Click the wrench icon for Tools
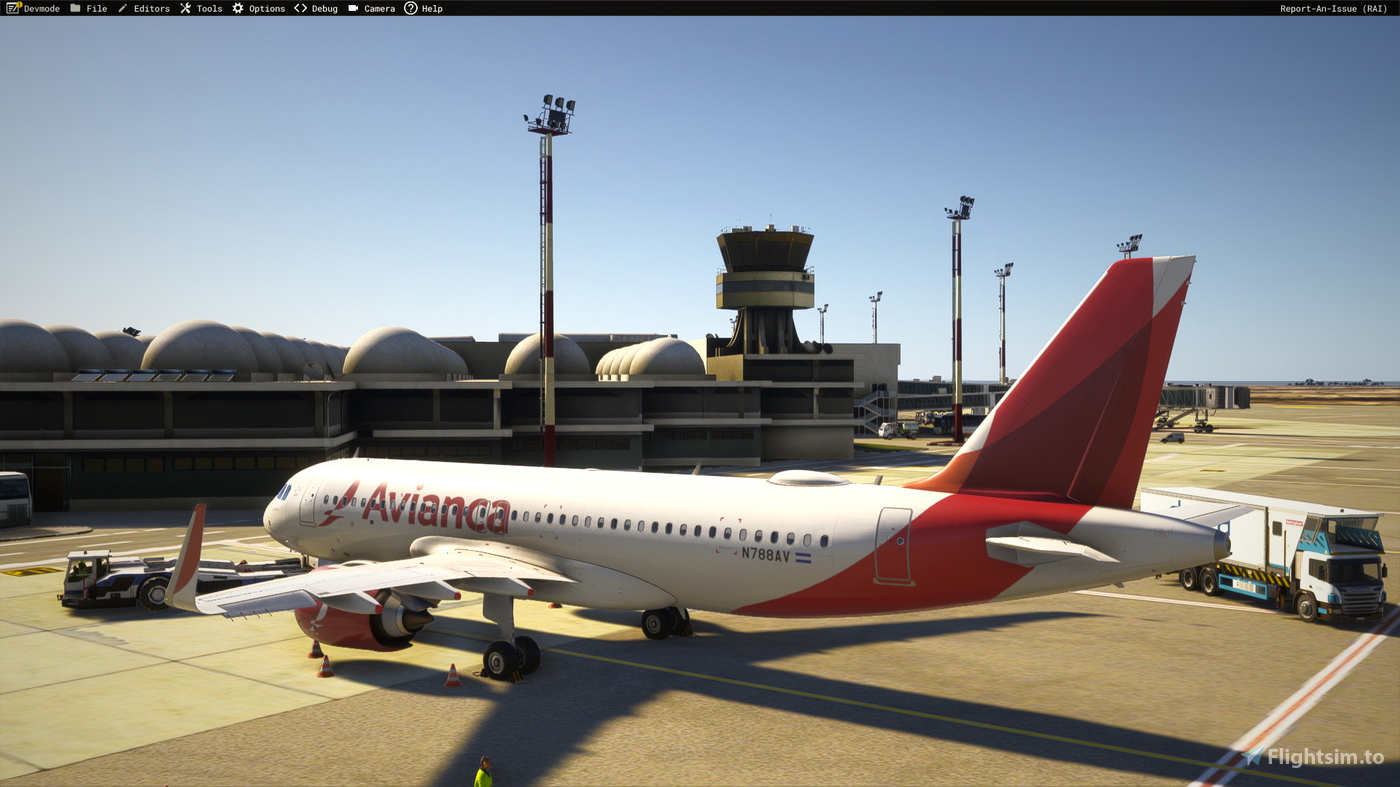 pos(184,7)
